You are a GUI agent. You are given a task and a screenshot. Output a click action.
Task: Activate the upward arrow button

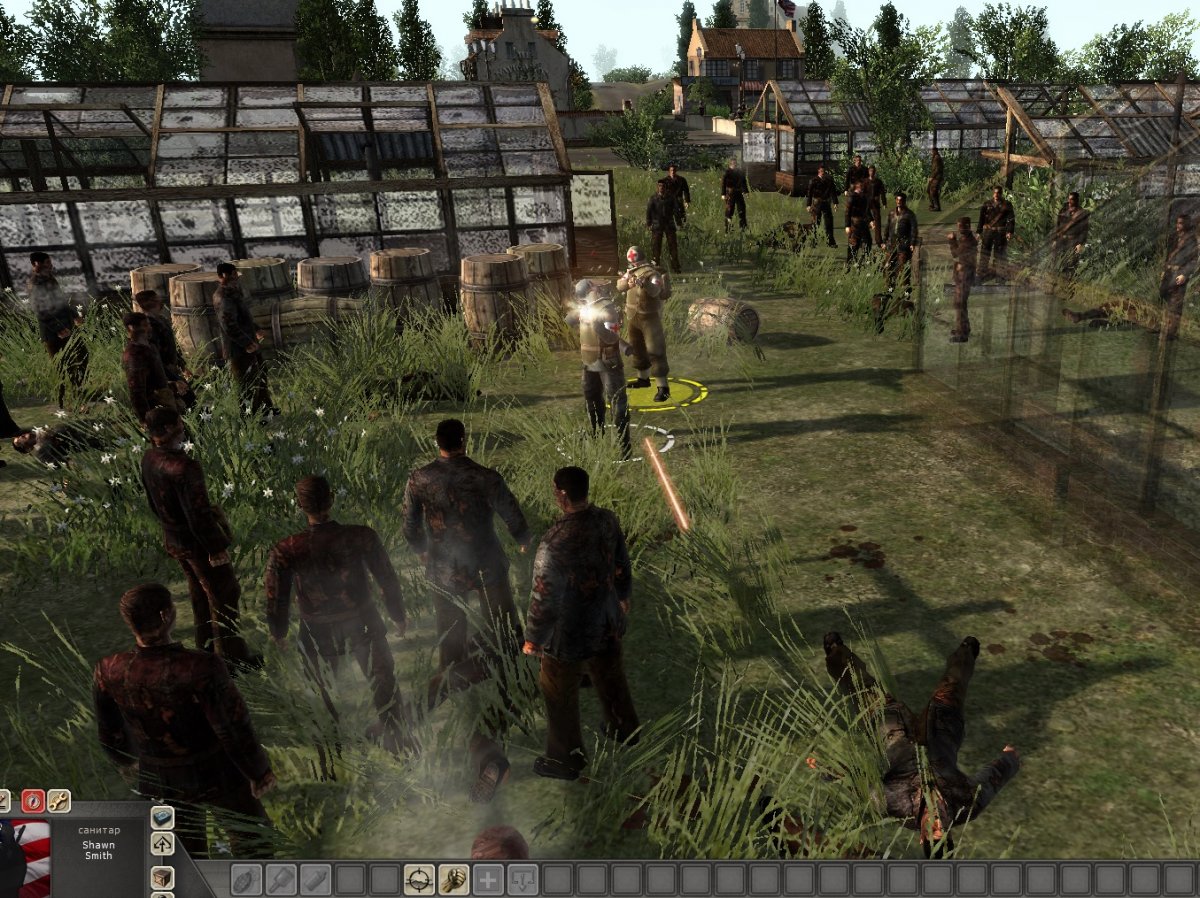pos(162,844)
